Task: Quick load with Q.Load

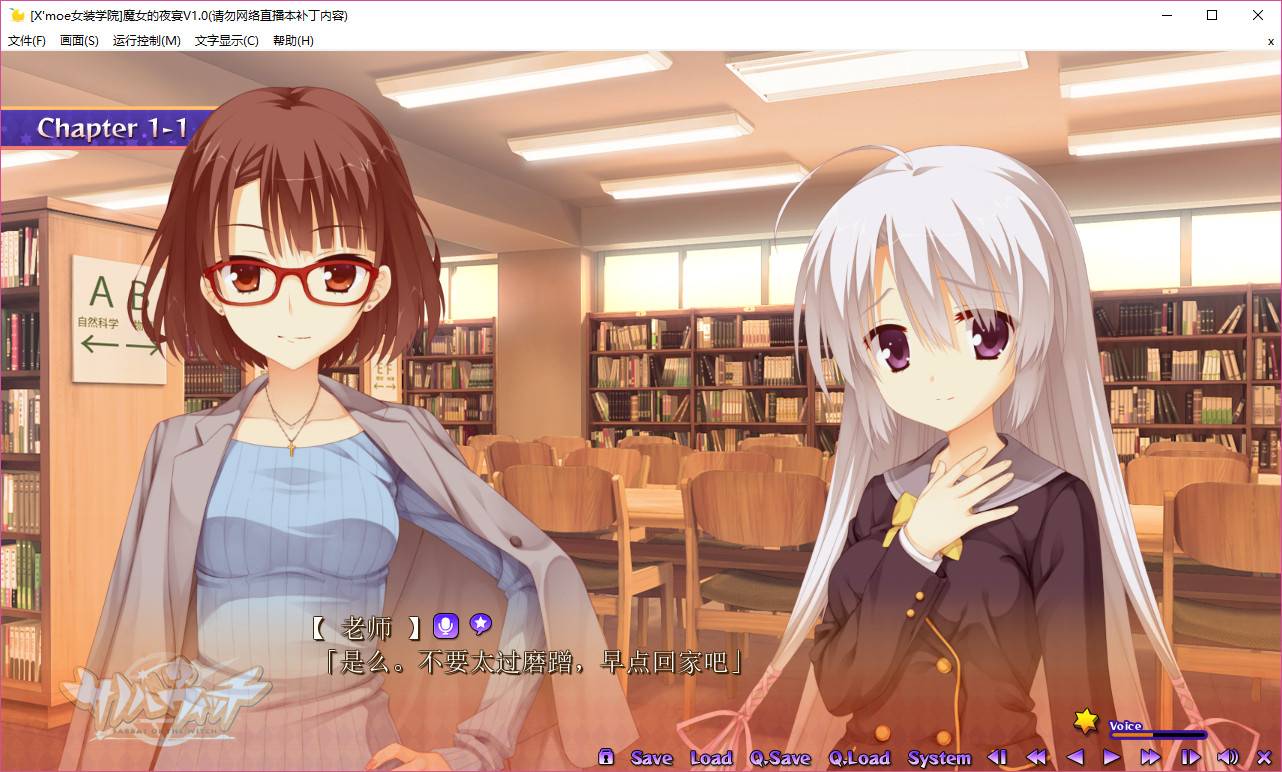Action: (x=859, y=758)
